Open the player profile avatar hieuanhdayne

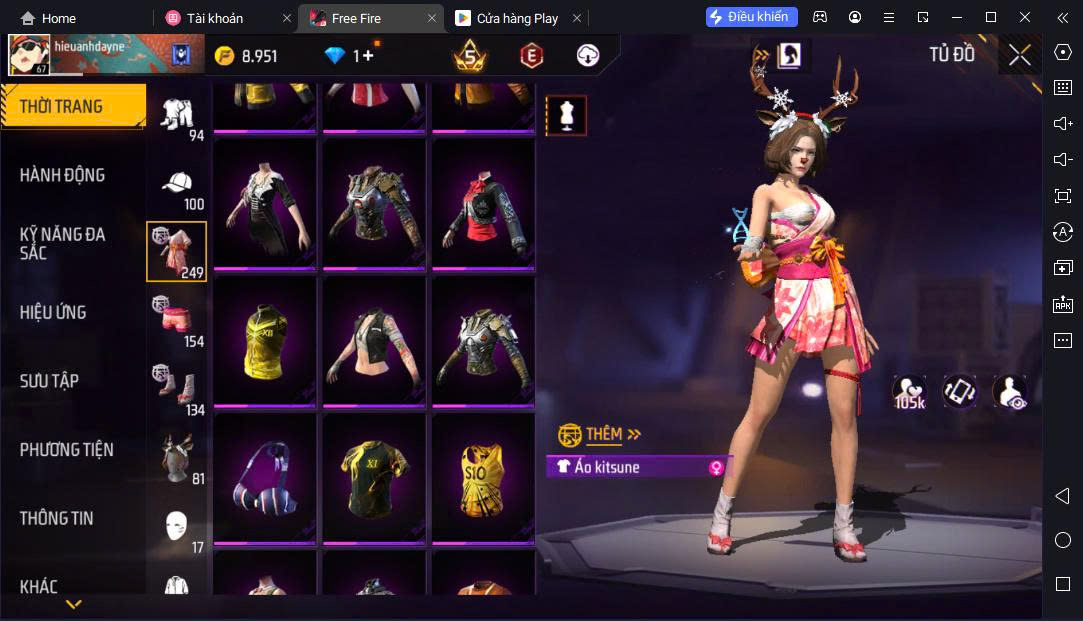tap(30, 56)
